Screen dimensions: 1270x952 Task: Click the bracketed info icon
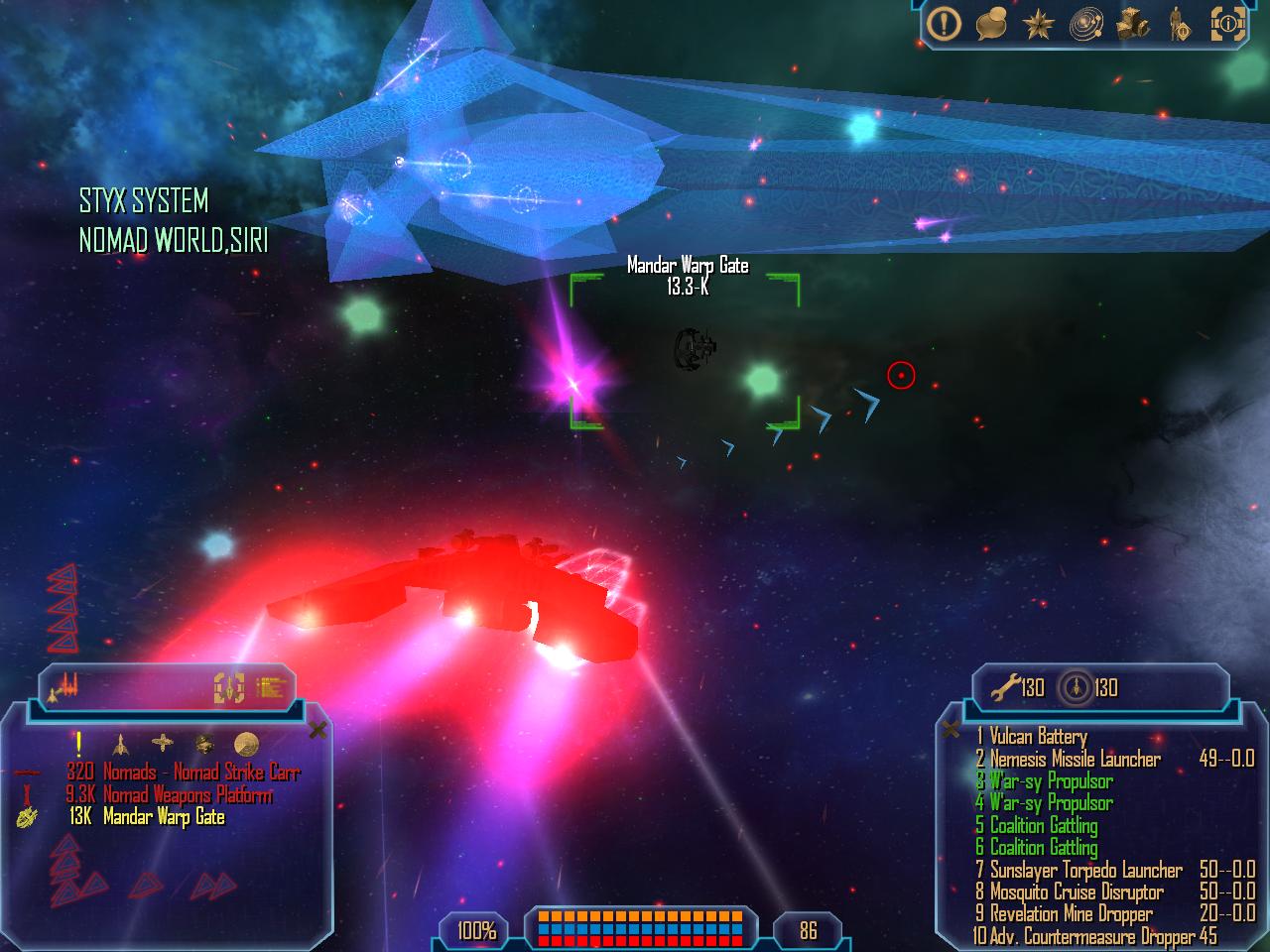pos(1228,25)
